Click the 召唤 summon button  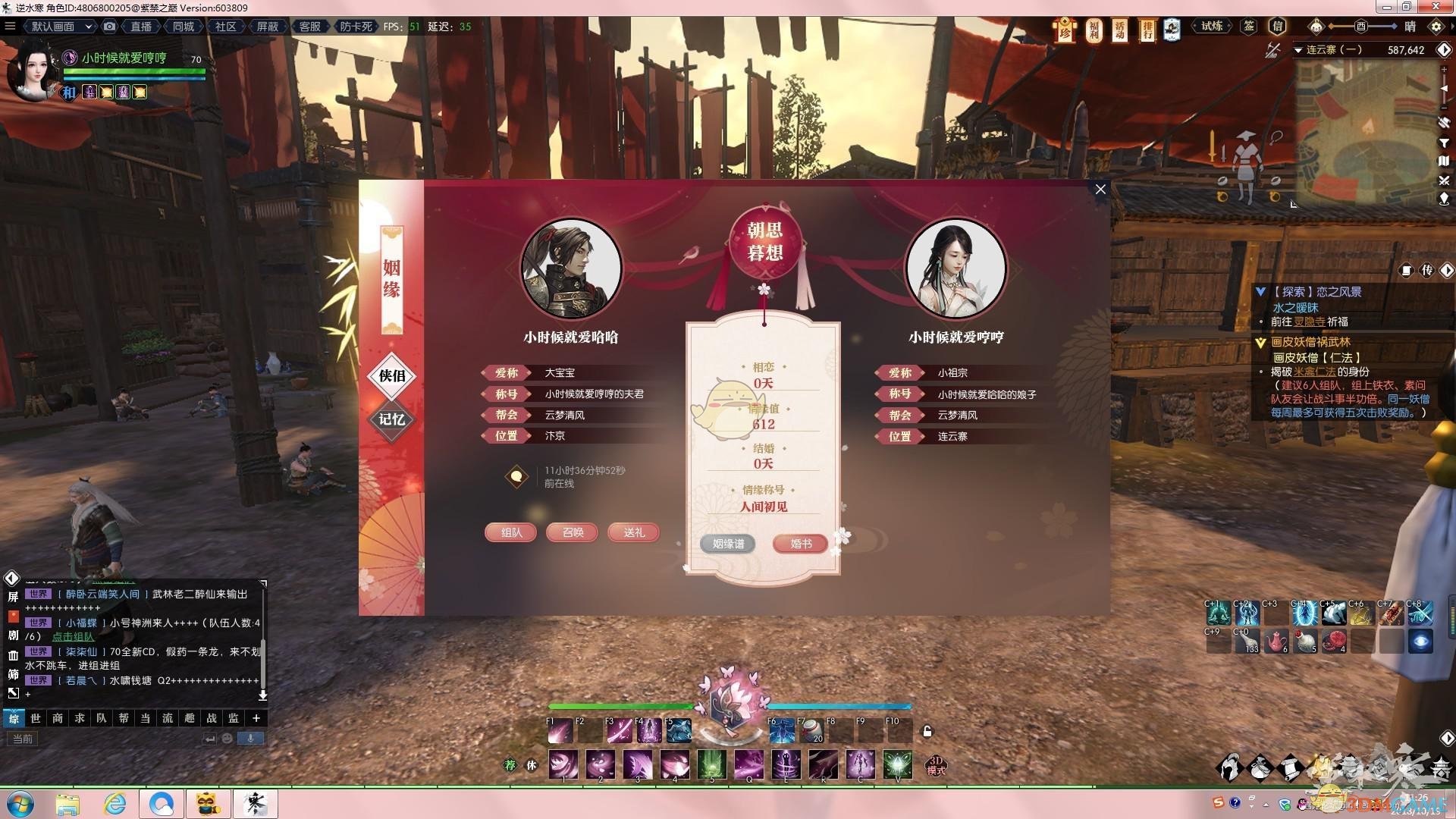tap(573, 532)
